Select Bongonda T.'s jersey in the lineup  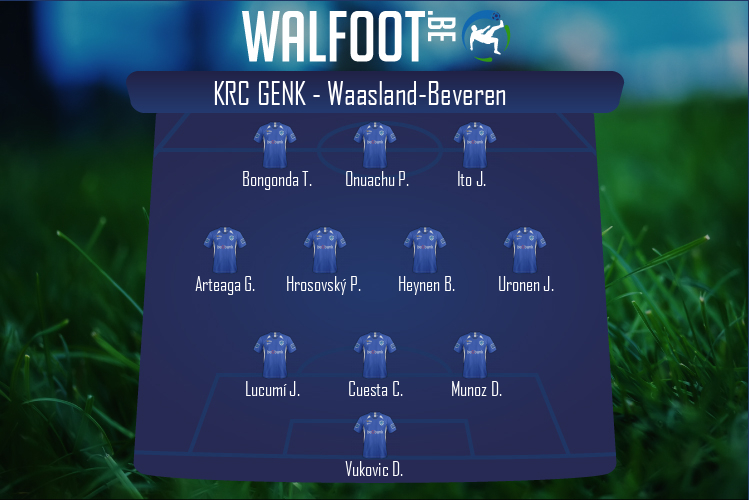[x=275, y=145]
